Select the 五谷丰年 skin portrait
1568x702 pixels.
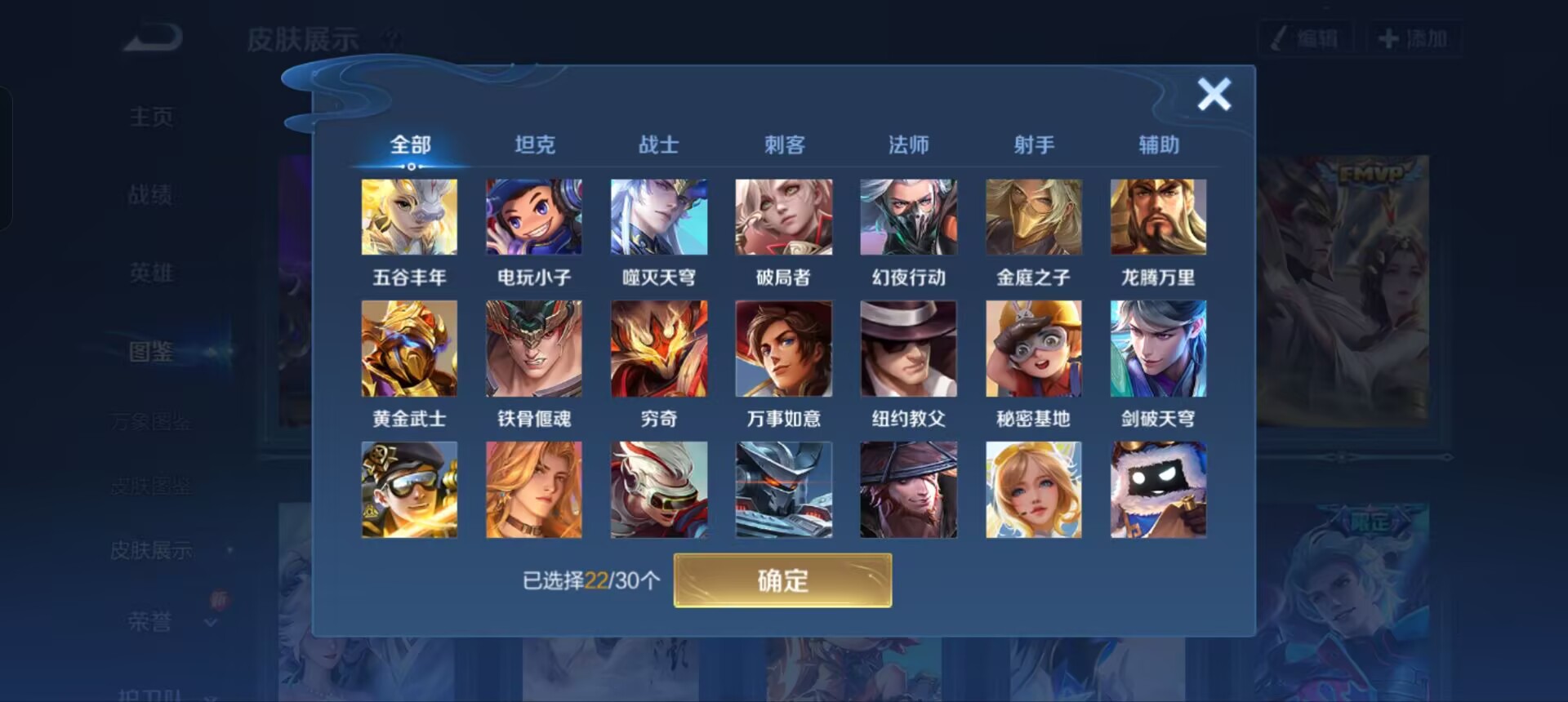[x=409, y=216]
